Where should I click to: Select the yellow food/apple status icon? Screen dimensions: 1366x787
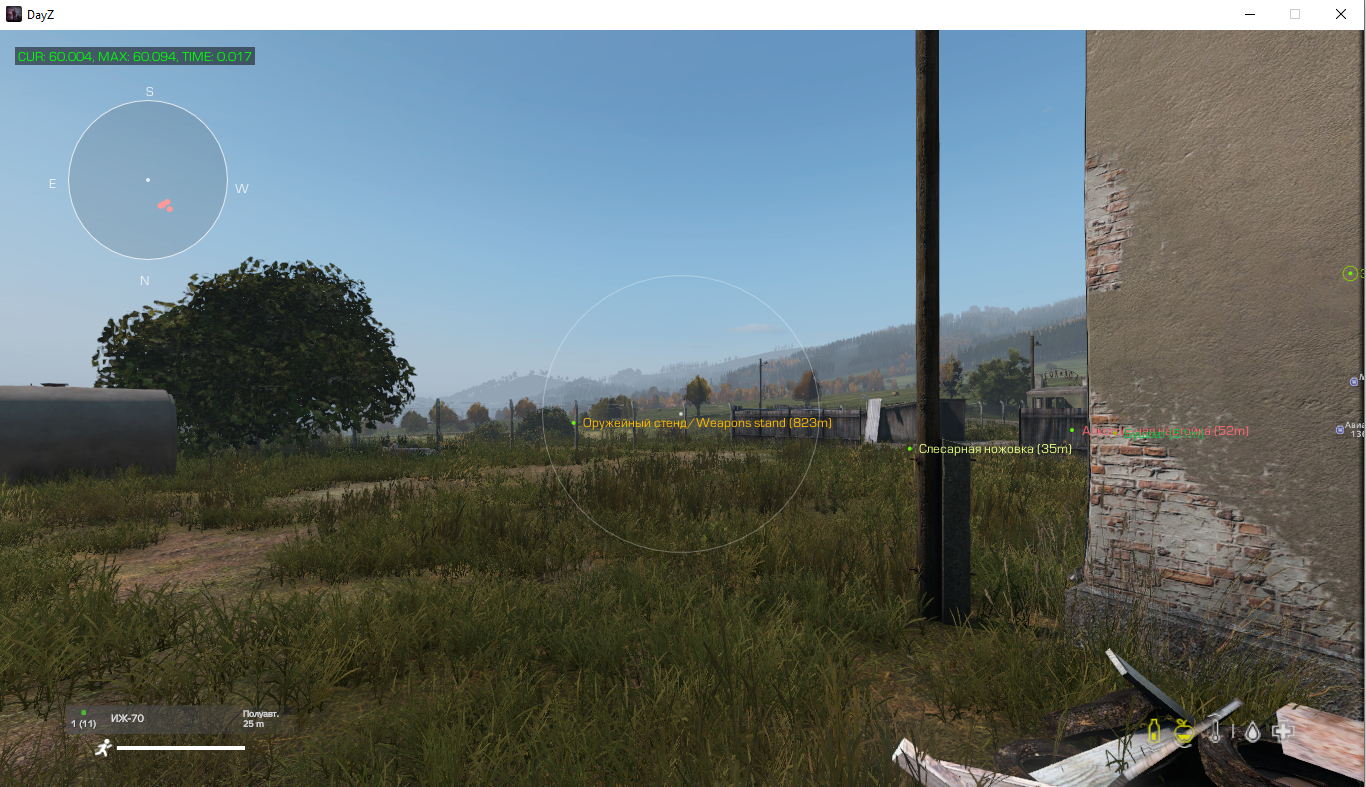[x=1183, y=732]
